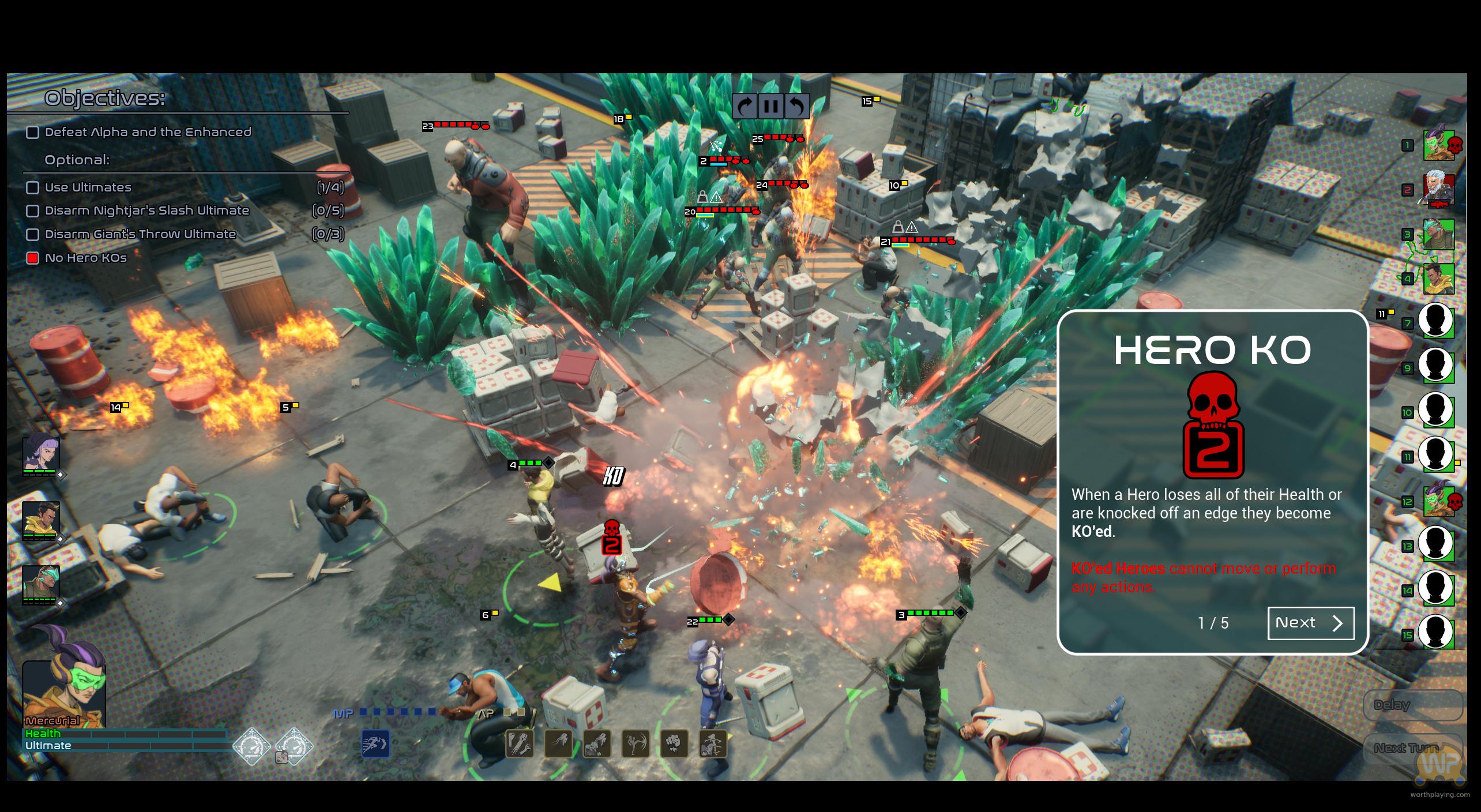Click the Use Ultimates optional objective
The height and width of the screenshot is (812, 1481).
(88, 187)
